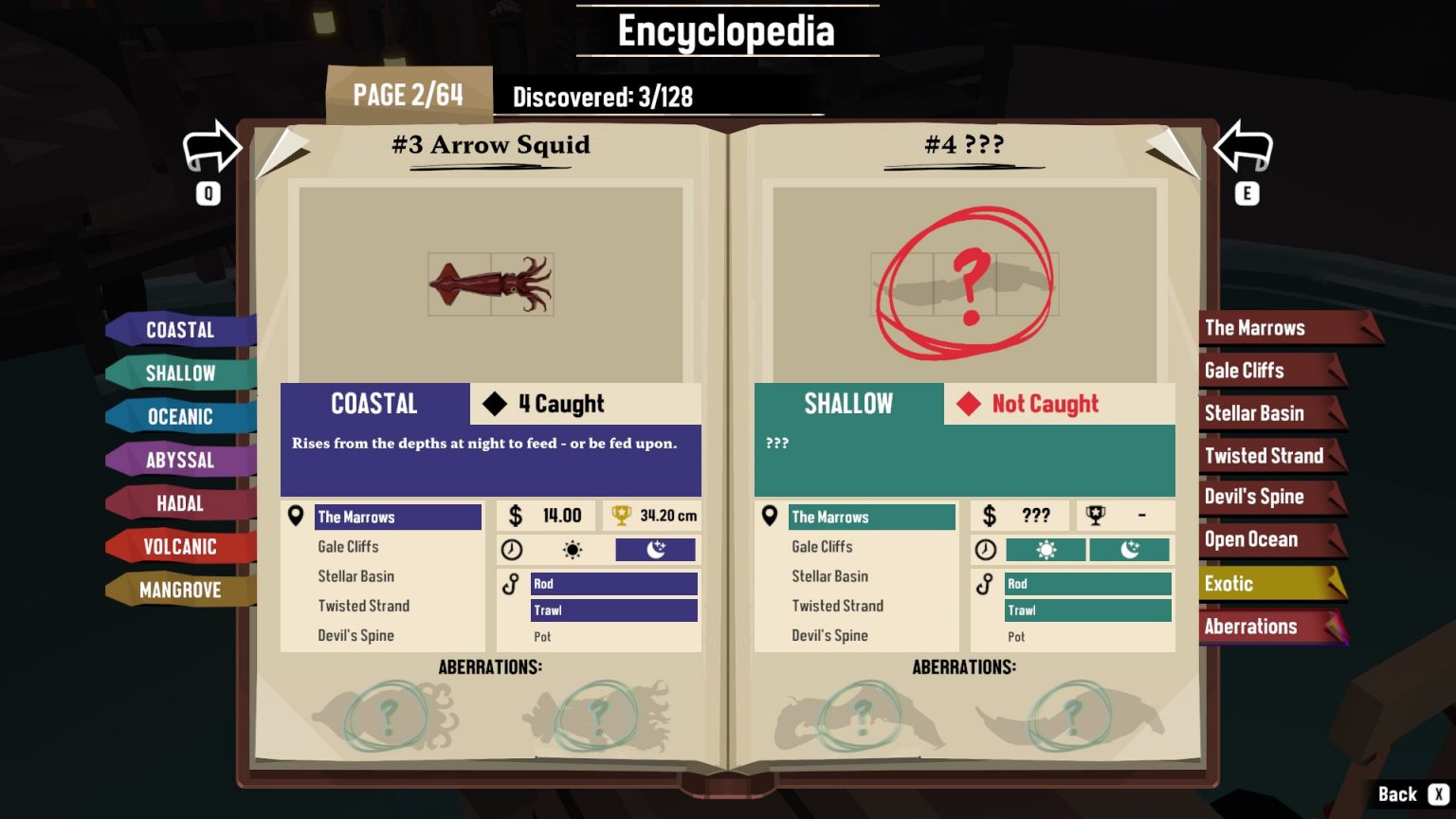The width and height of the screenshot is (1456, 819).
Task: Select the moon night icon for Arrow Squid
Action: tap(654, 550)
